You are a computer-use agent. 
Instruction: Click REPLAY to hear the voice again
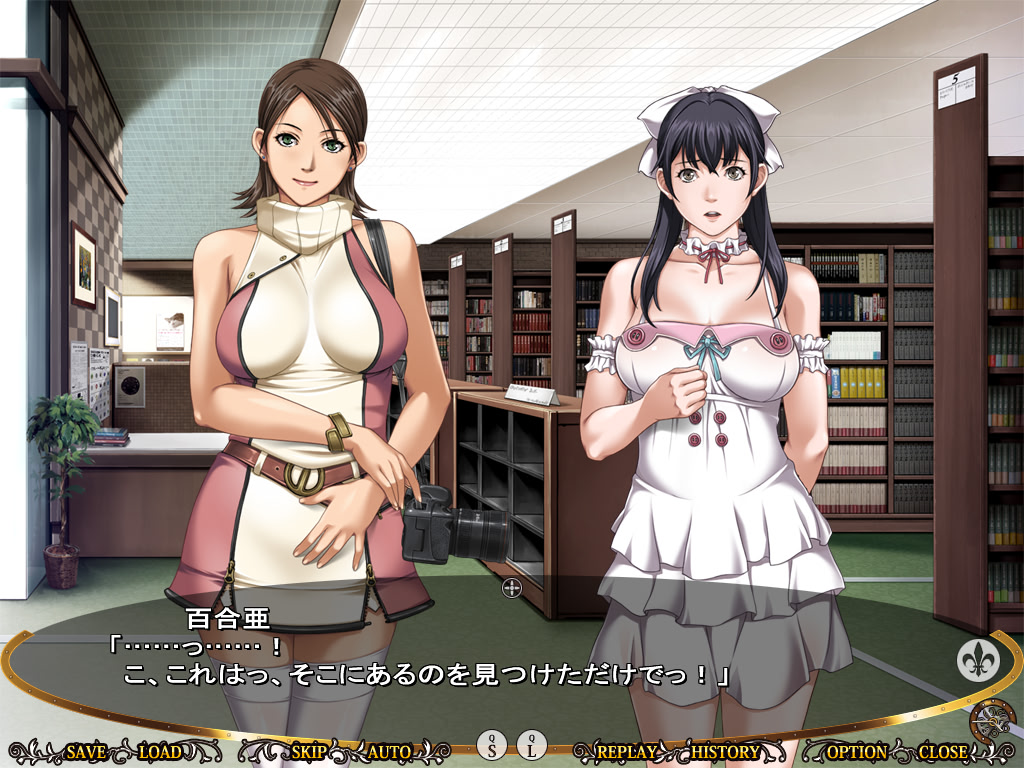625,751
